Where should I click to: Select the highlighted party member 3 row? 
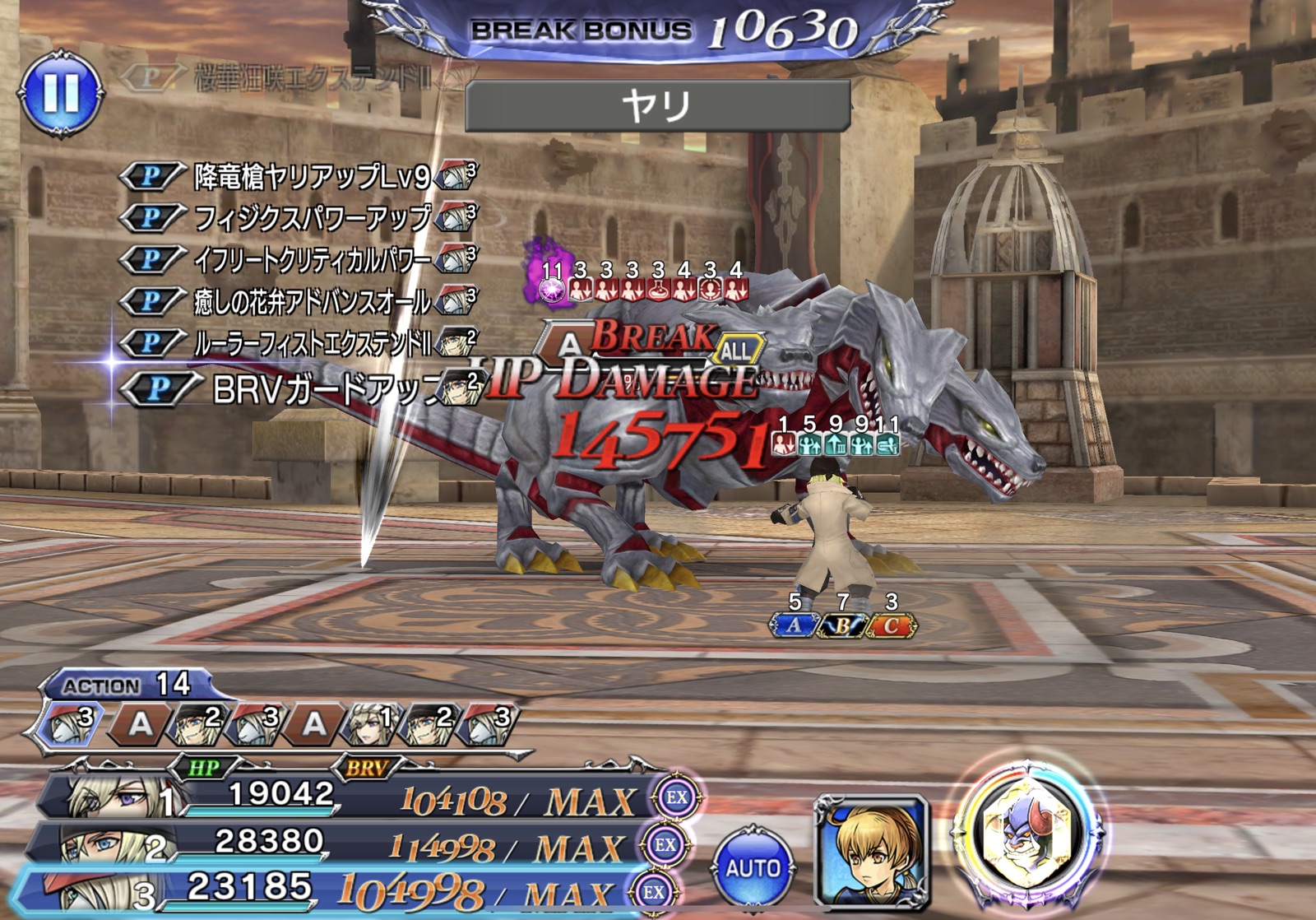(x=329, y=890)
